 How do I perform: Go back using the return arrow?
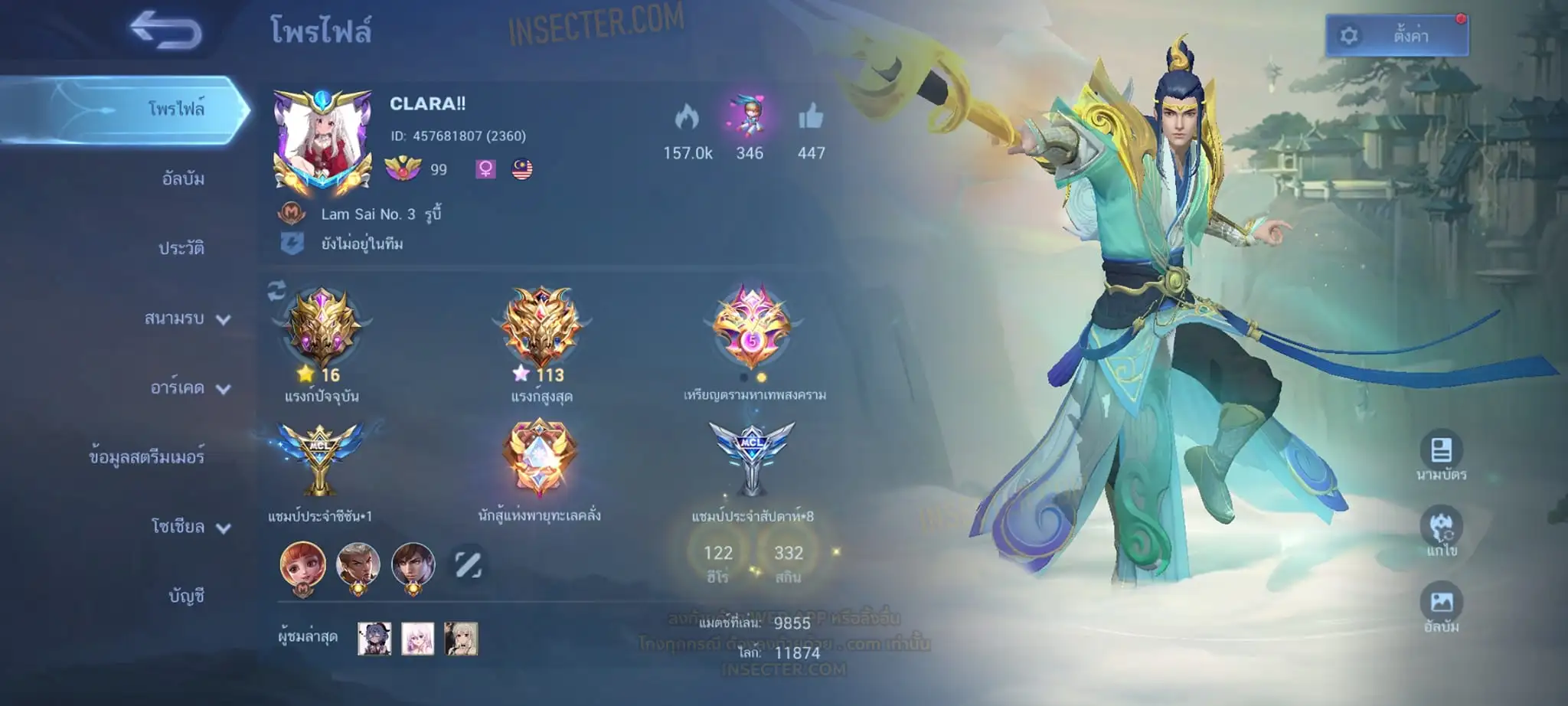165,31
